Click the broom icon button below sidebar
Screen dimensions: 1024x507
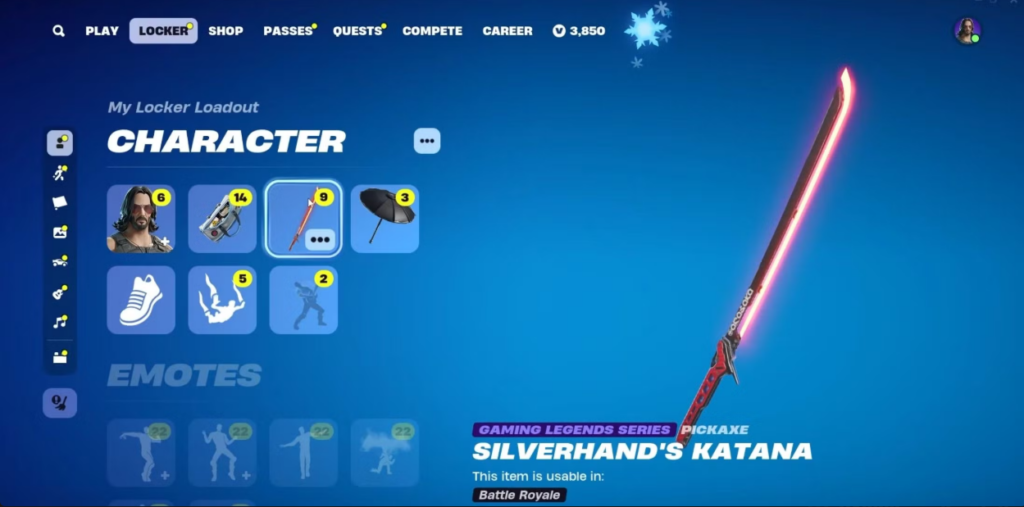(60, 403)
